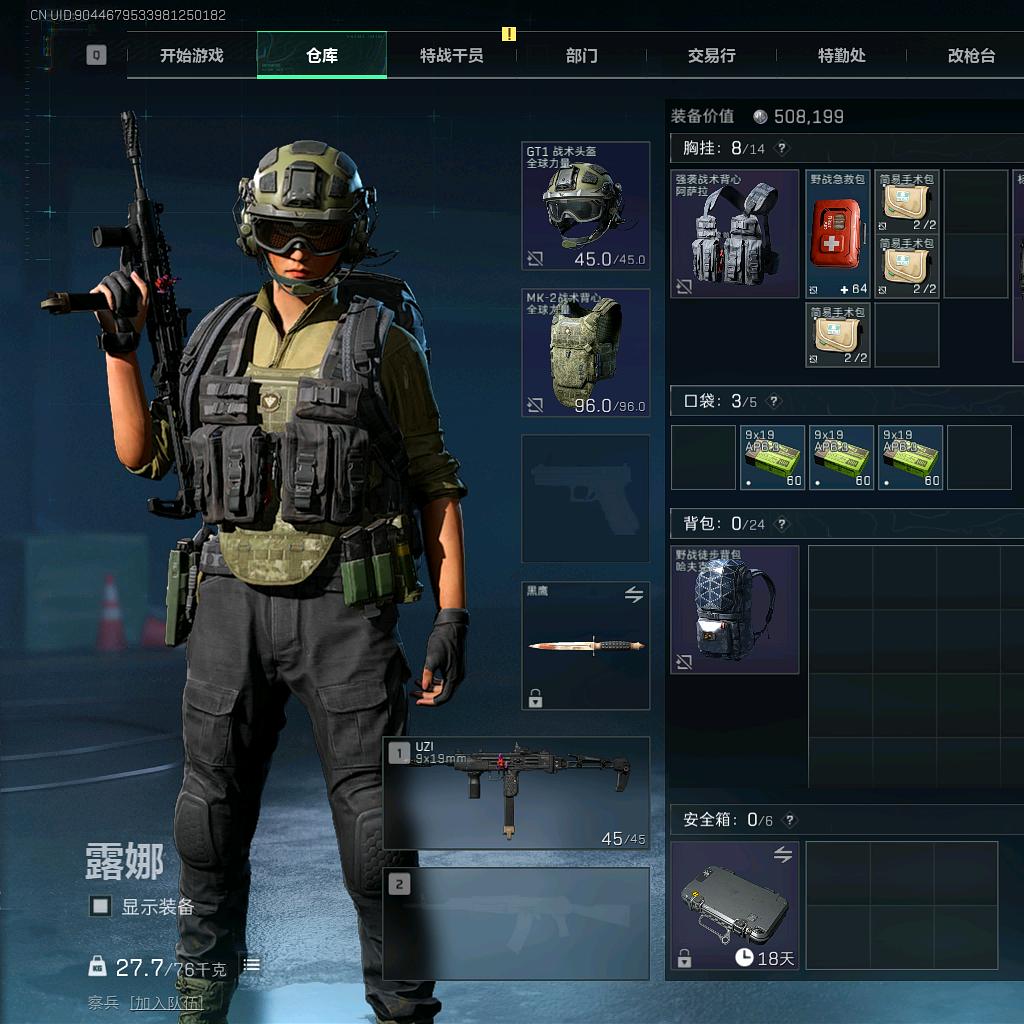Choose the 野战徒步背包 backpack slot
The width and height of the screenshot is (1024, 1024).
735,609
